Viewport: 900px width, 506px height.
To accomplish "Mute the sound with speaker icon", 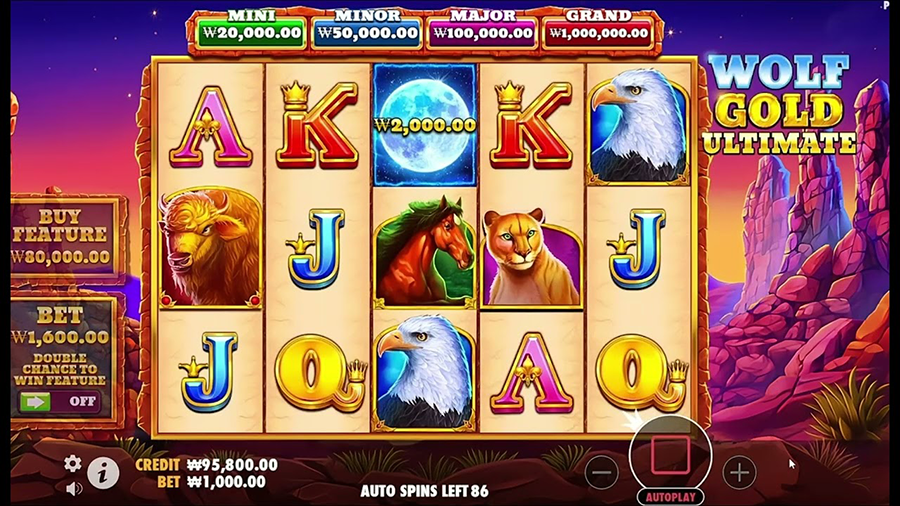I will coord(73,489).
